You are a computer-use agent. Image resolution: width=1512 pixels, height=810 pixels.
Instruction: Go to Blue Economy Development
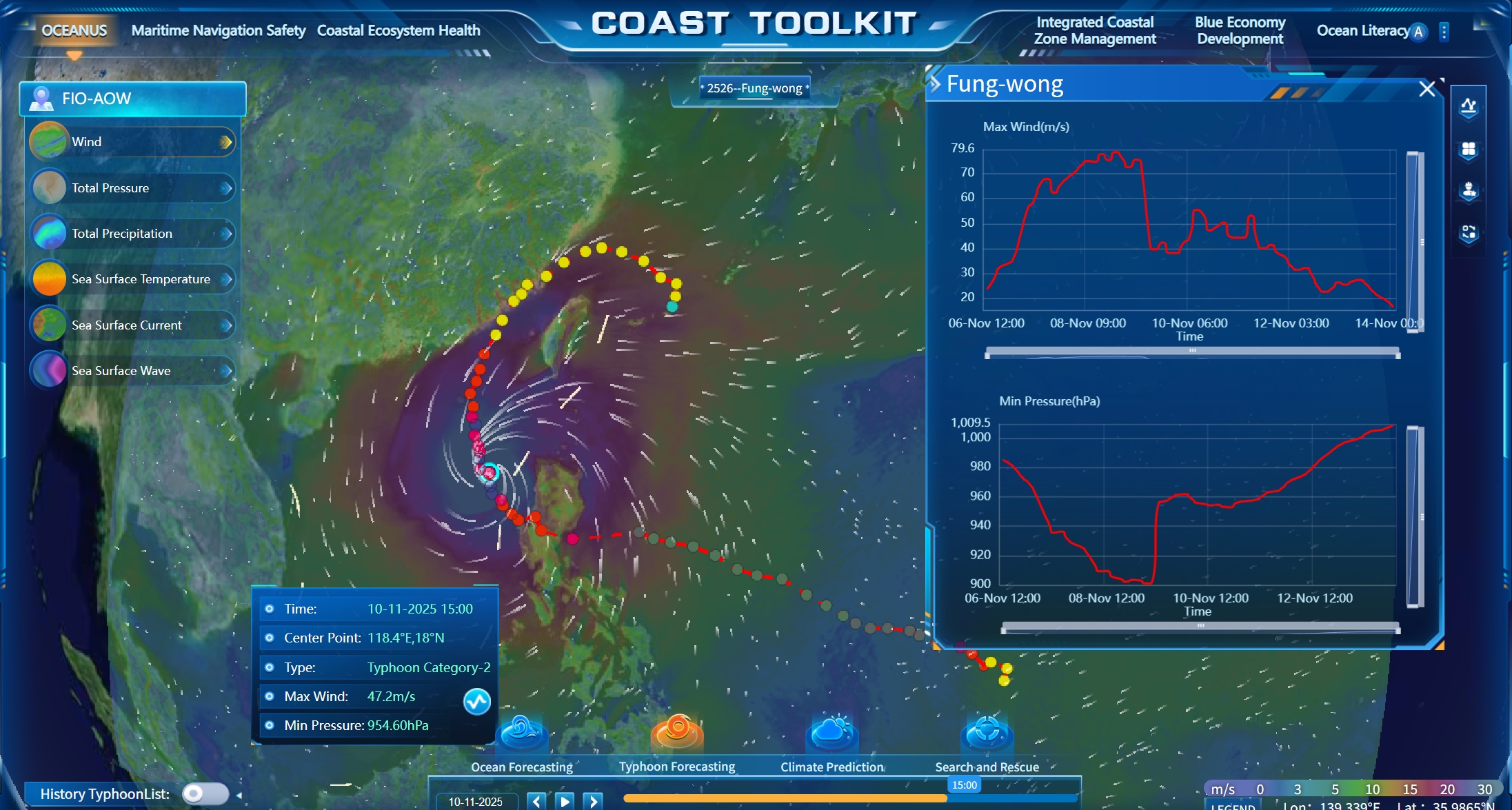point(1240,30)
